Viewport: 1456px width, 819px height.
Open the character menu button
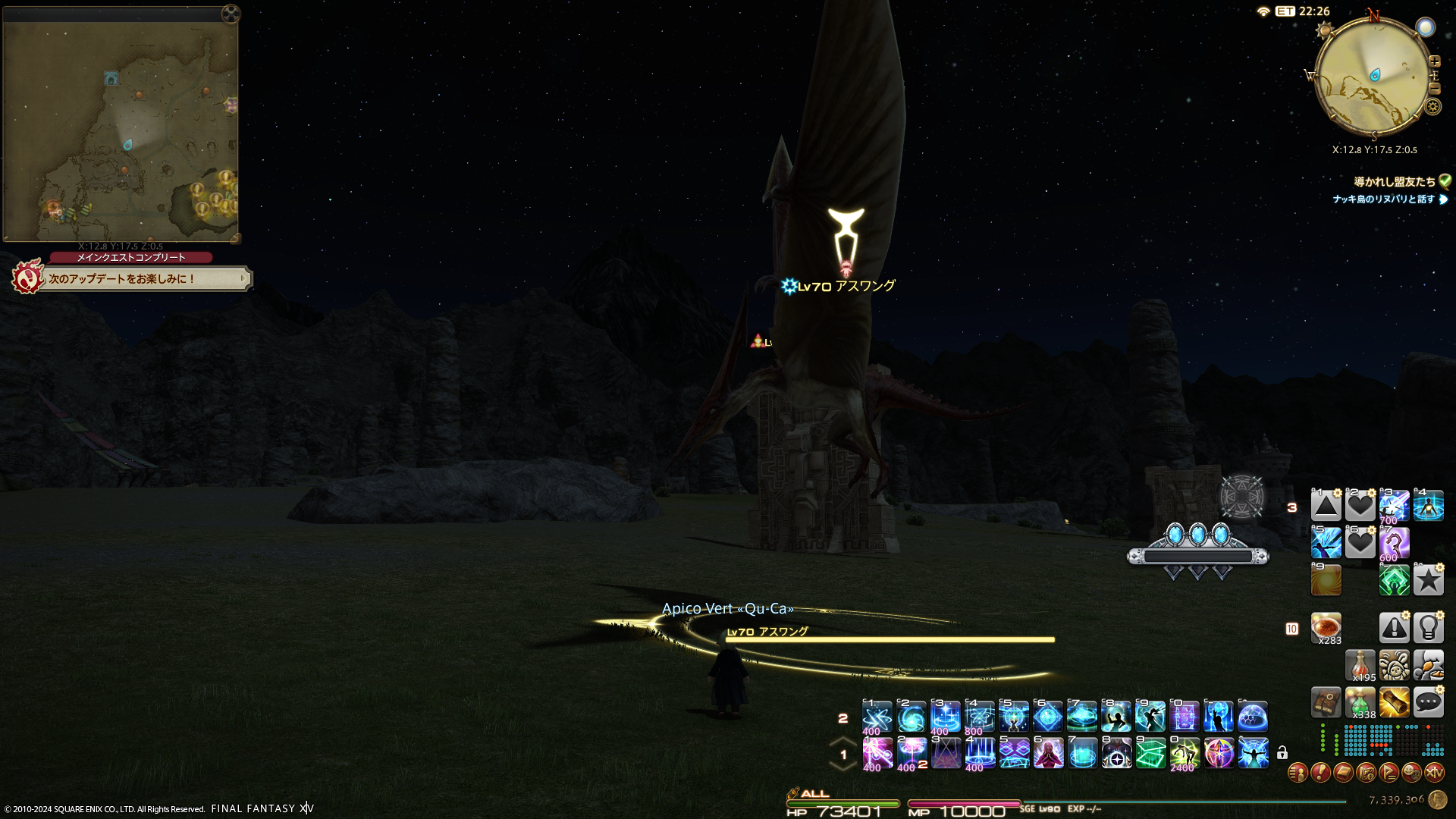pyautogui.click(x=1298, y=773)
